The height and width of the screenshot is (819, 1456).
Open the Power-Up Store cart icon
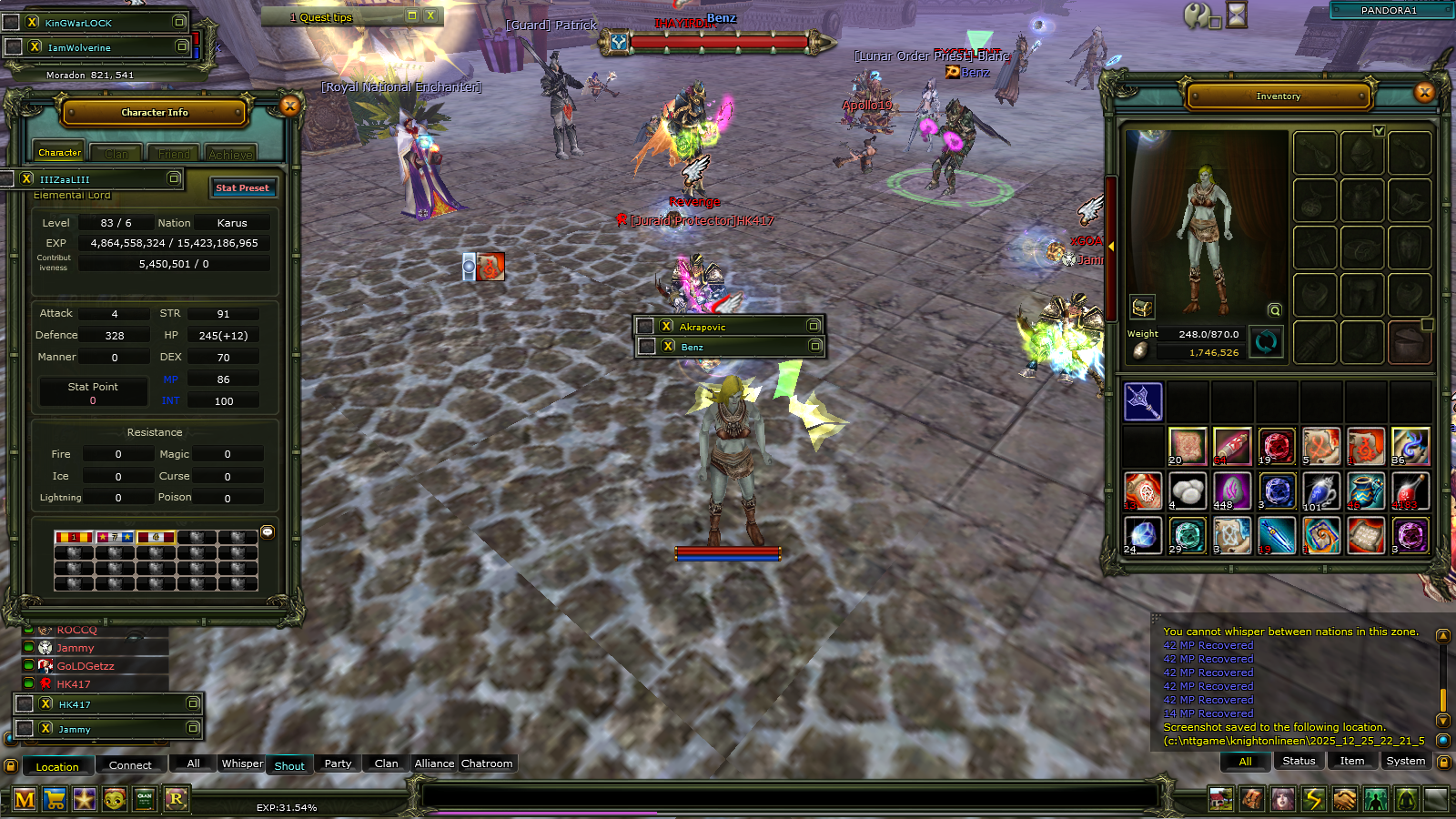point(53,801)
